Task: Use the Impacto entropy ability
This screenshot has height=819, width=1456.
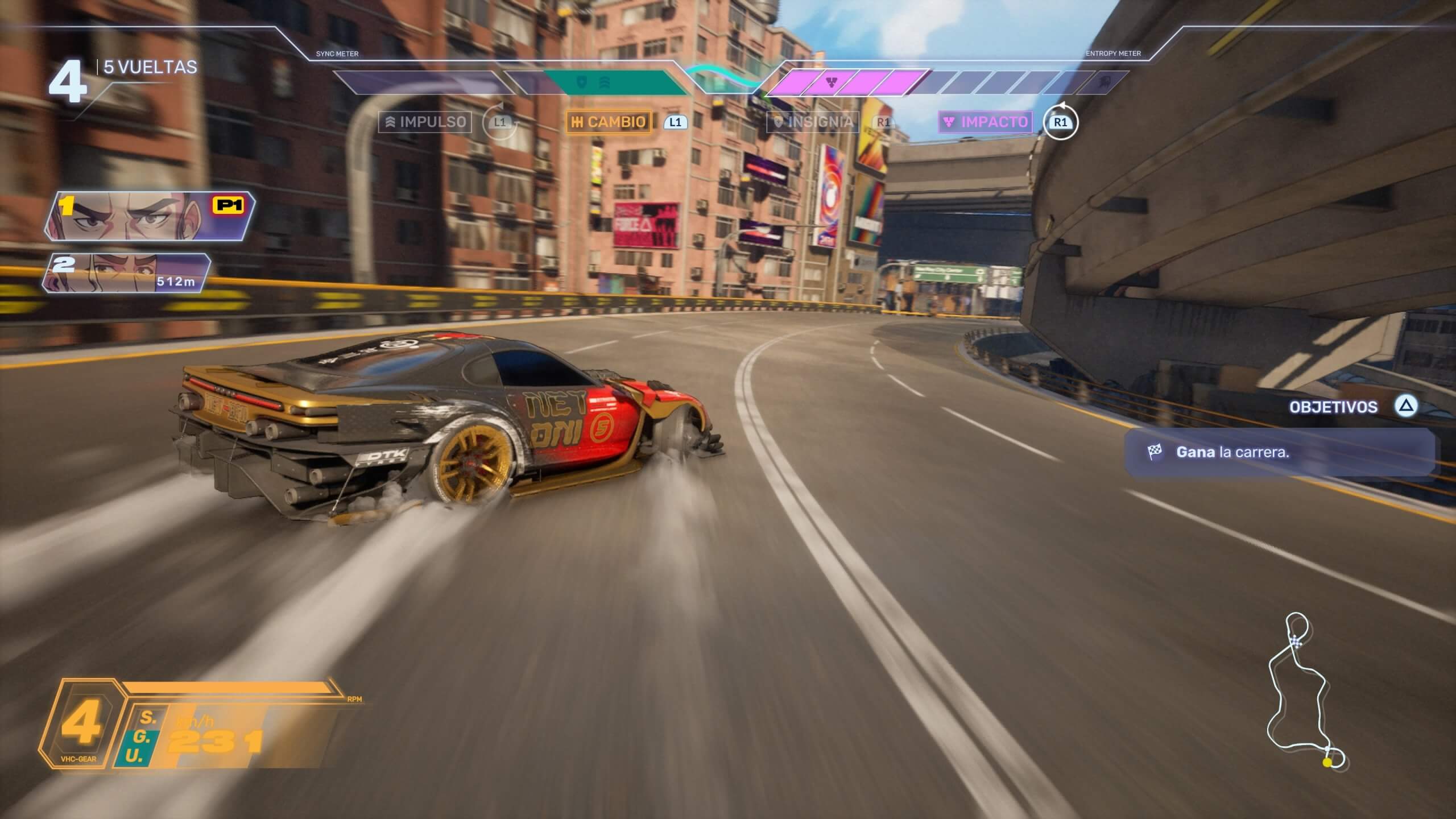Action: [x=986, y=122]
